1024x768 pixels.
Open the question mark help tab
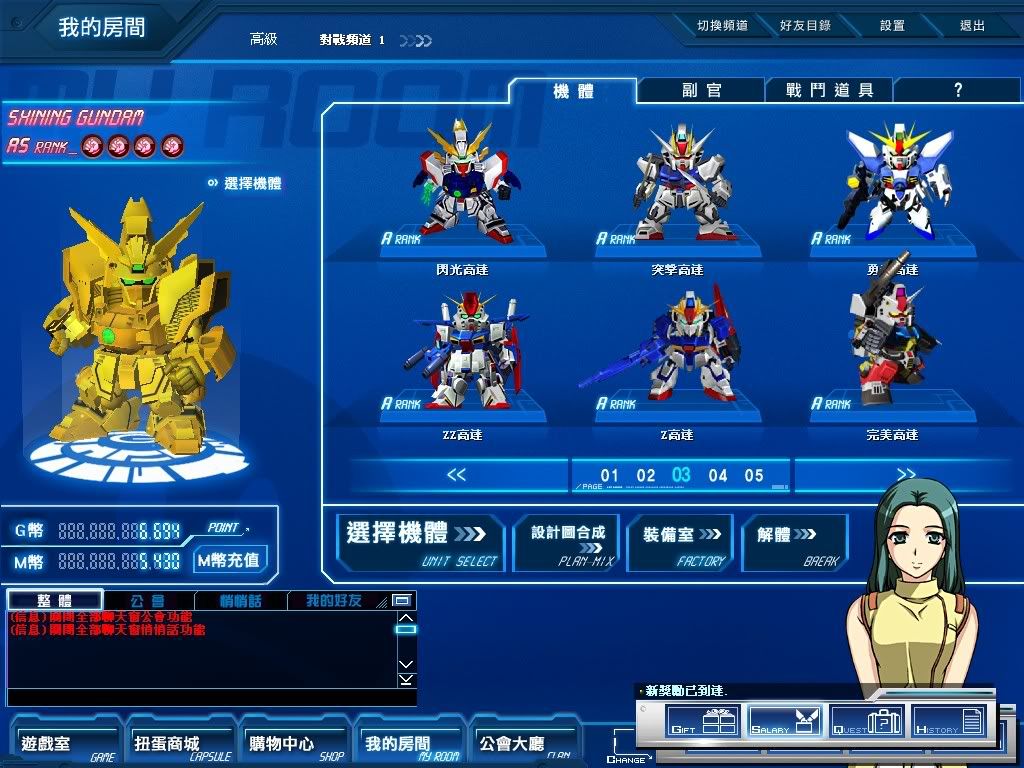click(x=957, y=90)
